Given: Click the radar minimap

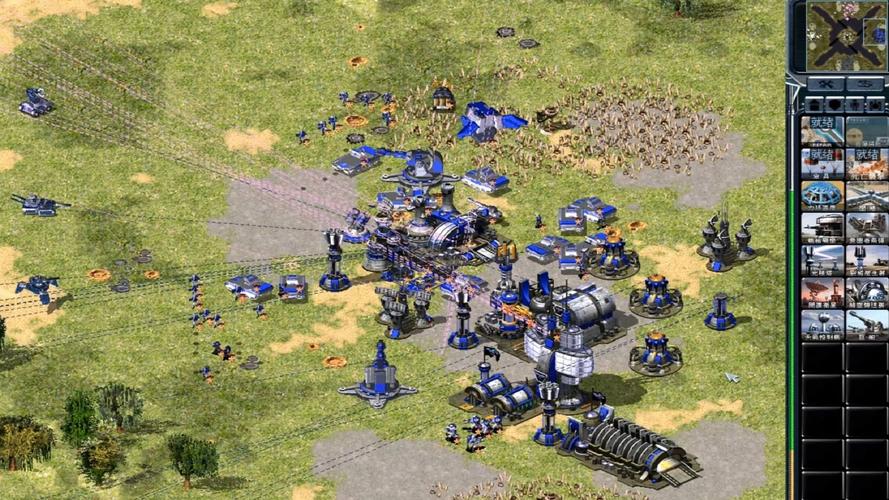Looking at the screenshot, I should click(846, 36).
